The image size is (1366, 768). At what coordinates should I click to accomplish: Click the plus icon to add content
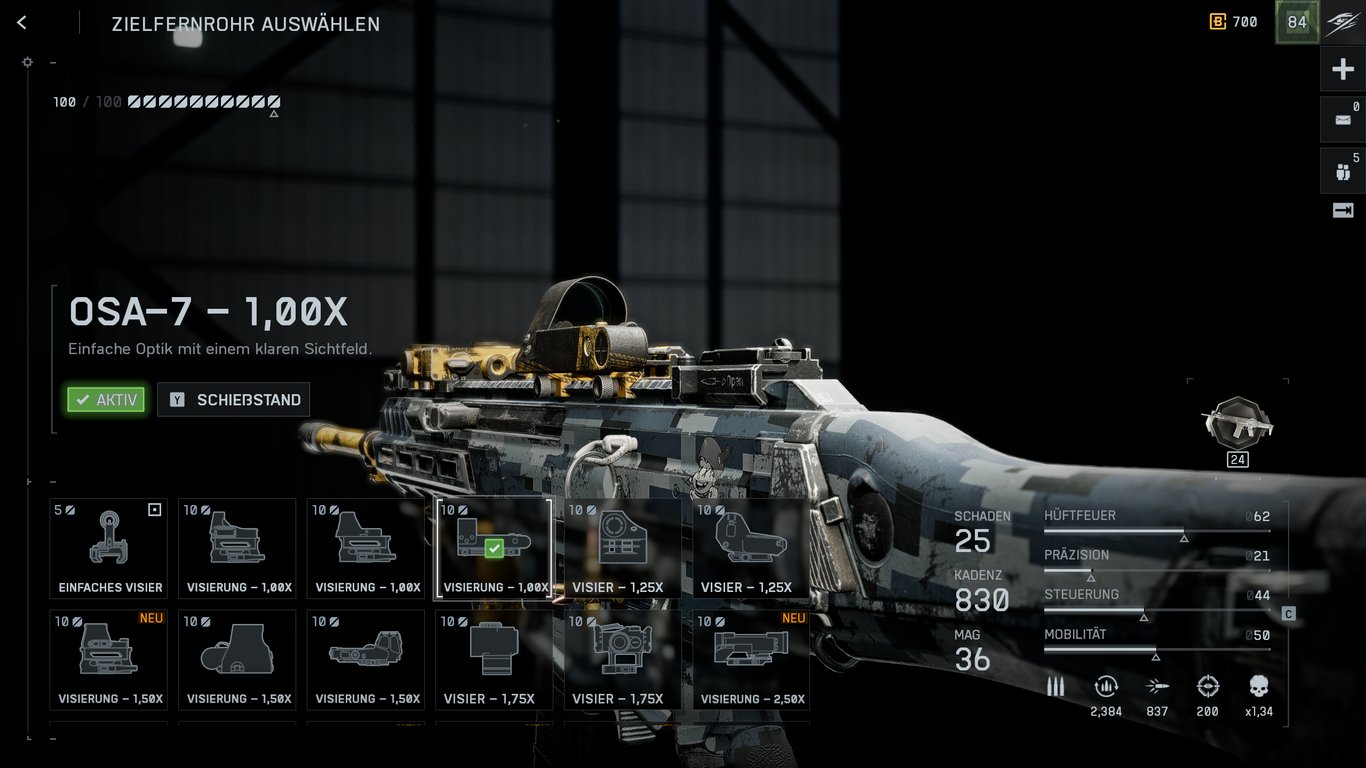tap(1342, 68)
